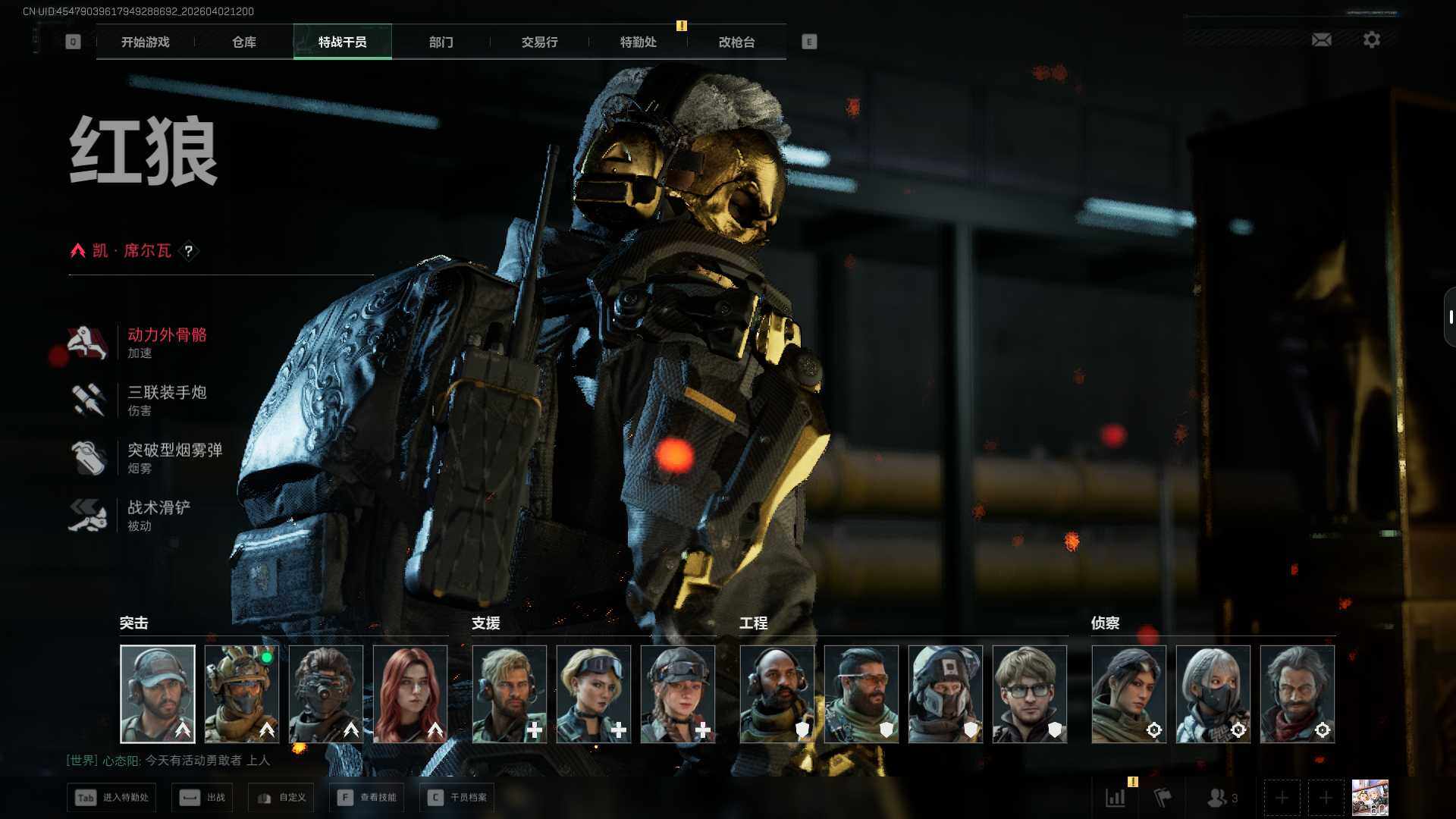Choose the blonde goggles support operator portrait

(594, 694)
